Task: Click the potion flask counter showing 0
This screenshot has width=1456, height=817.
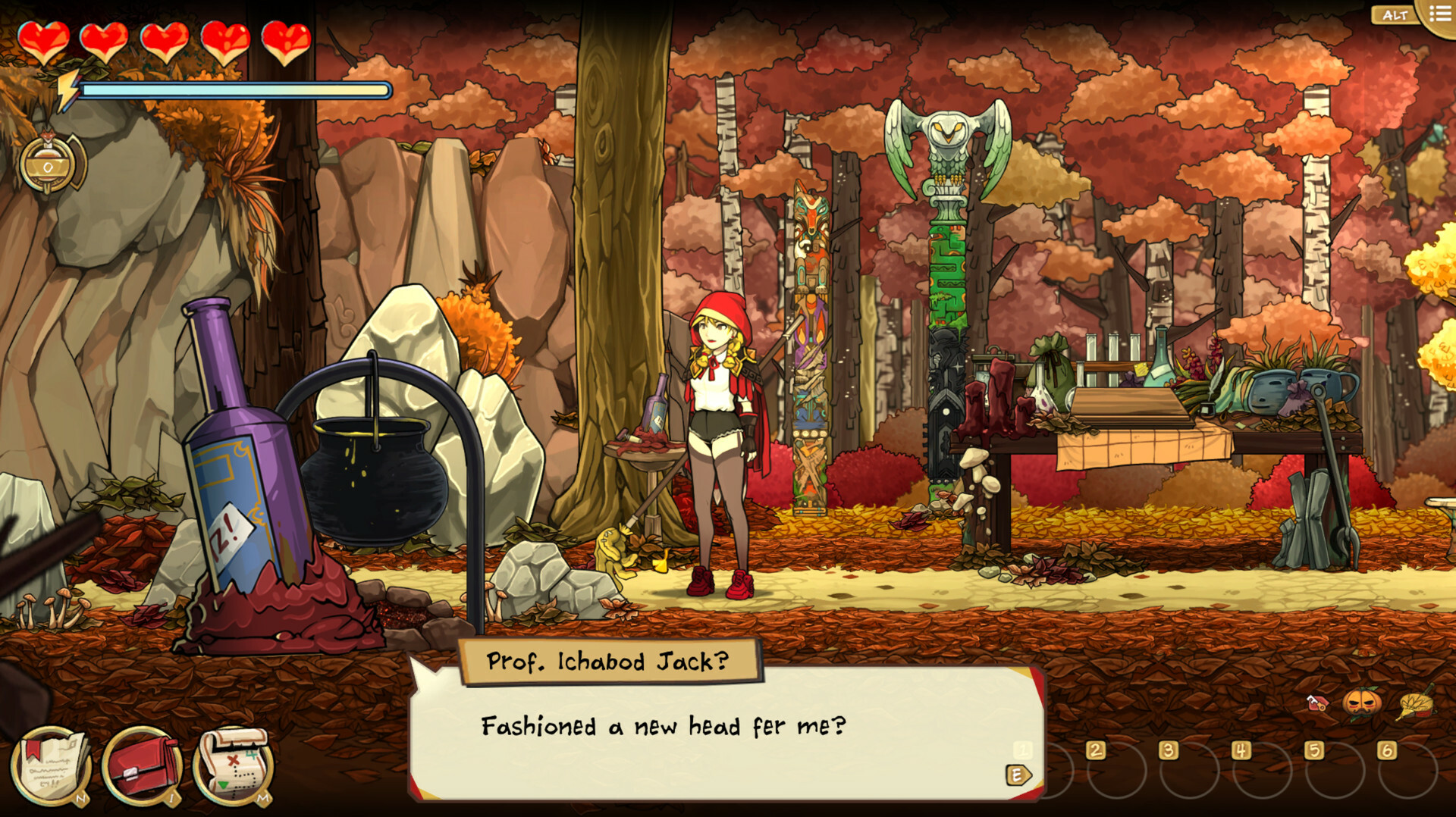Action: [x=47, y=161]
